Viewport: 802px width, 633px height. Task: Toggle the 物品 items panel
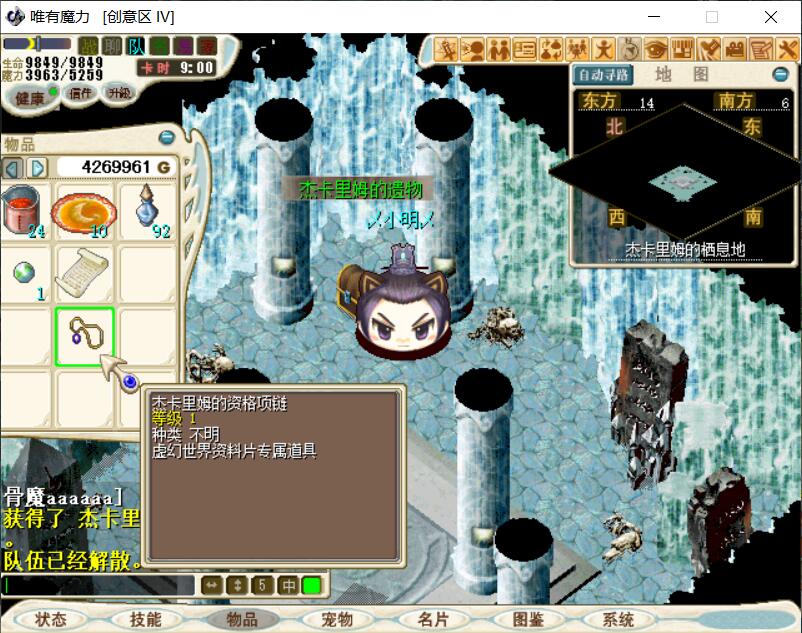(242, 619)
